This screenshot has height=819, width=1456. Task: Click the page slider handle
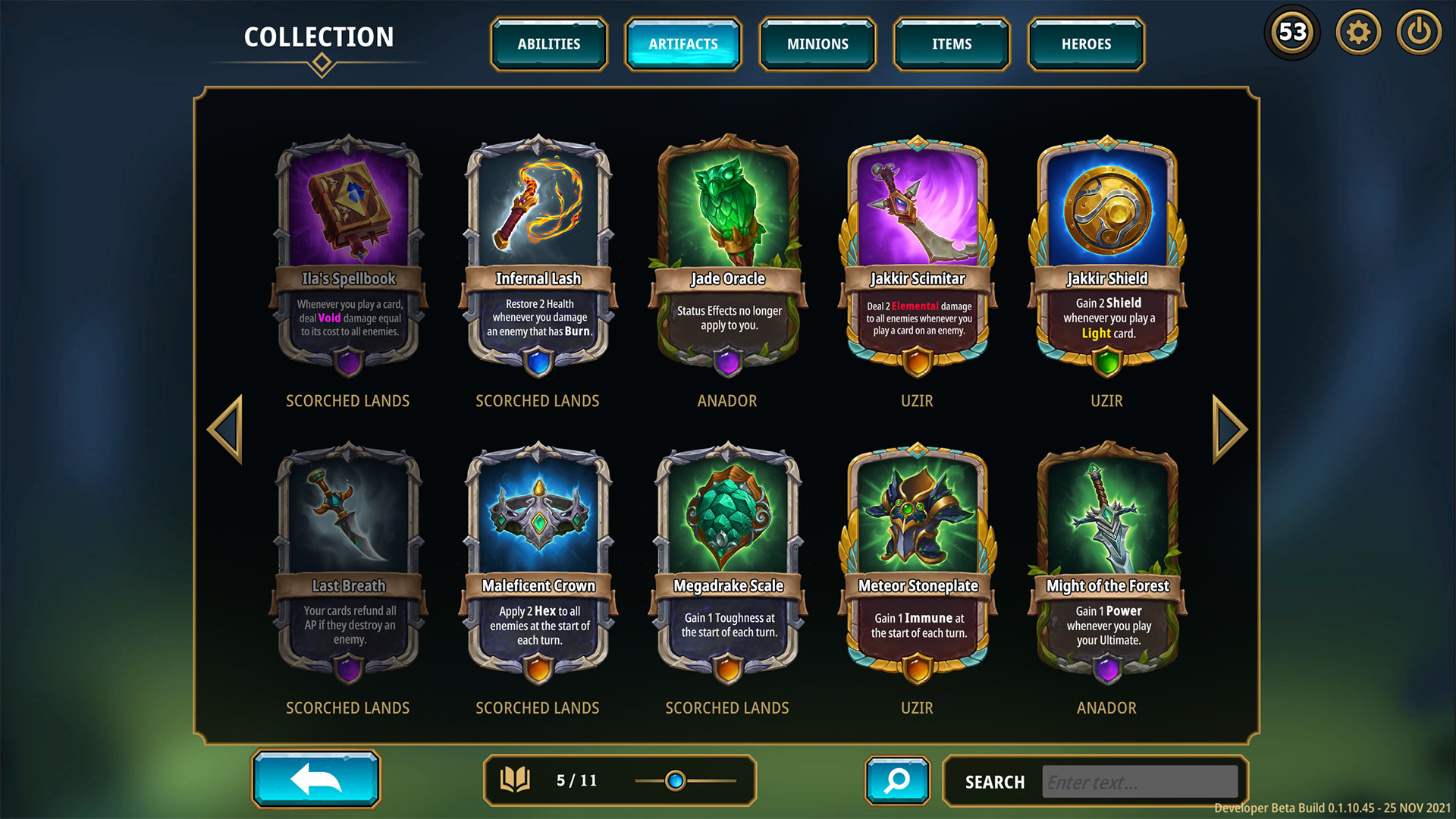coord(675,780)
